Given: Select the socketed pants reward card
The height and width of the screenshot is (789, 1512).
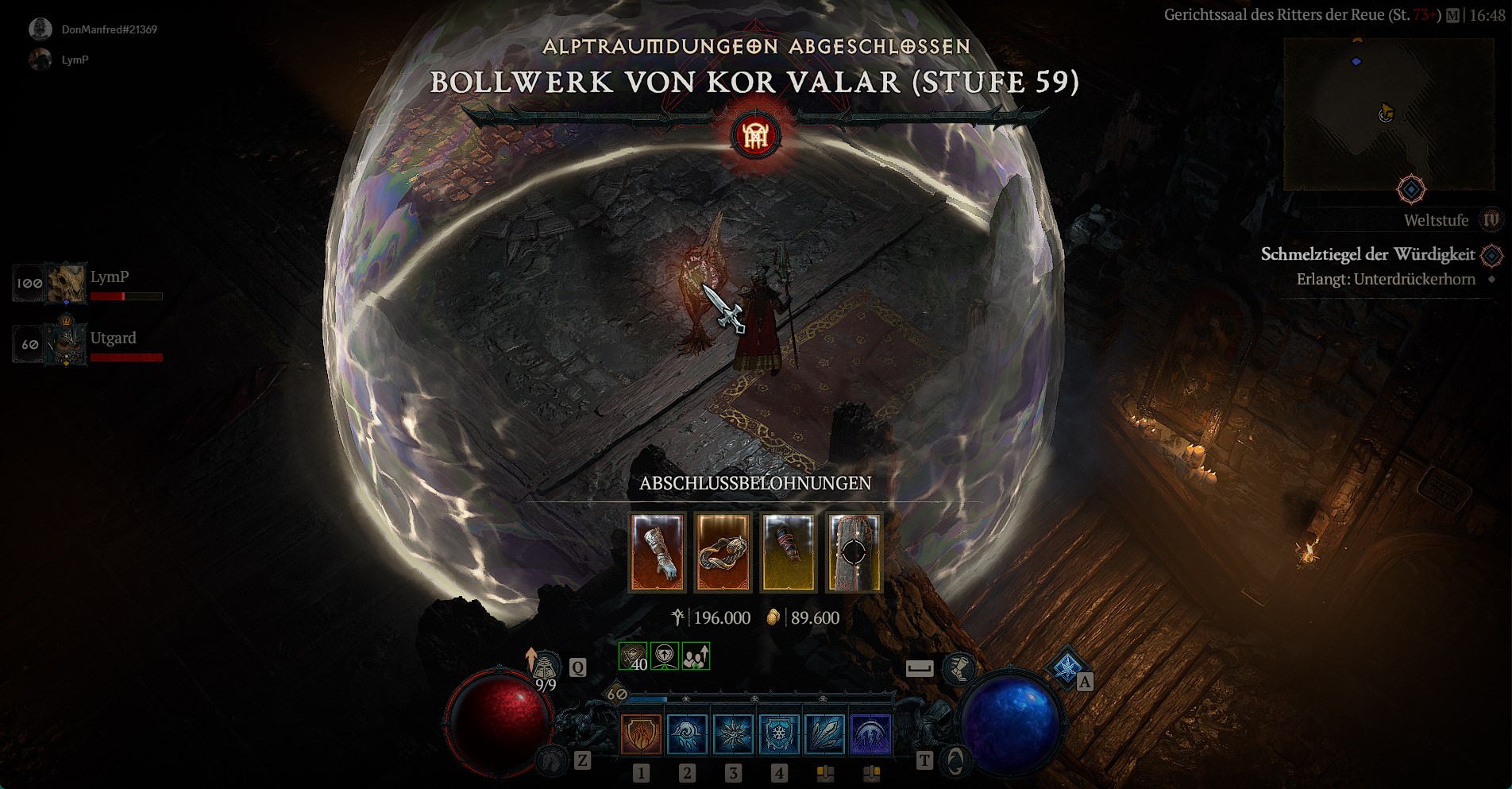Looking at the screenshot, I should pyautogui.click(x=854, y=552).
